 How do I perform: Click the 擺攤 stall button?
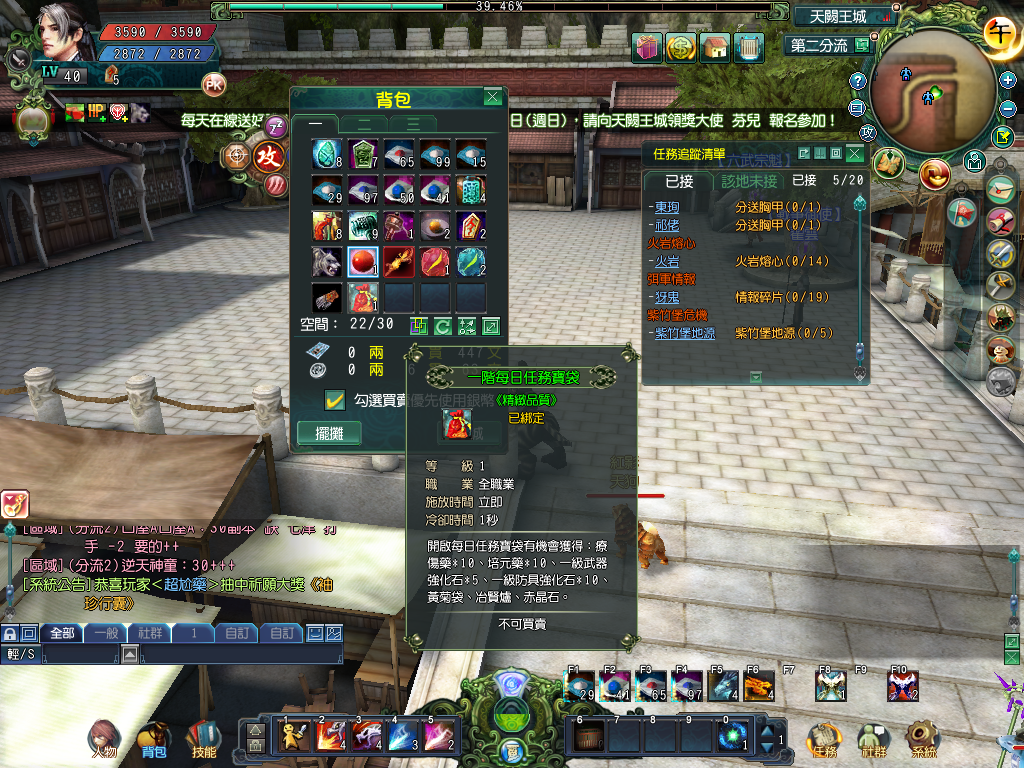click(x=329, y=434)
